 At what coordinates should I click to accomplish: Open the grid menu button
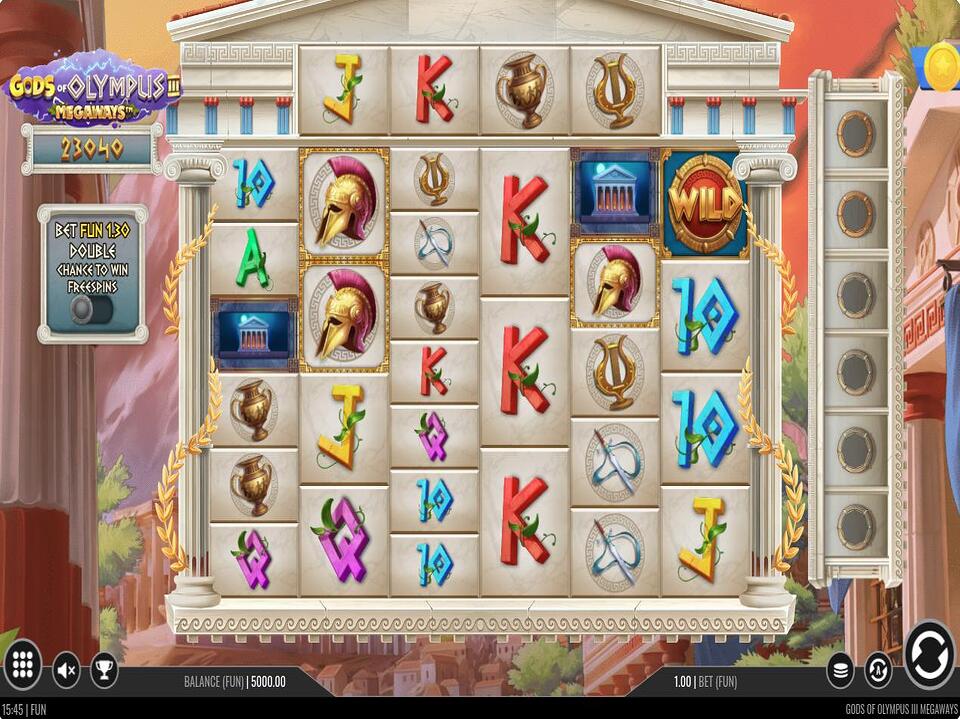pos(23,665)
